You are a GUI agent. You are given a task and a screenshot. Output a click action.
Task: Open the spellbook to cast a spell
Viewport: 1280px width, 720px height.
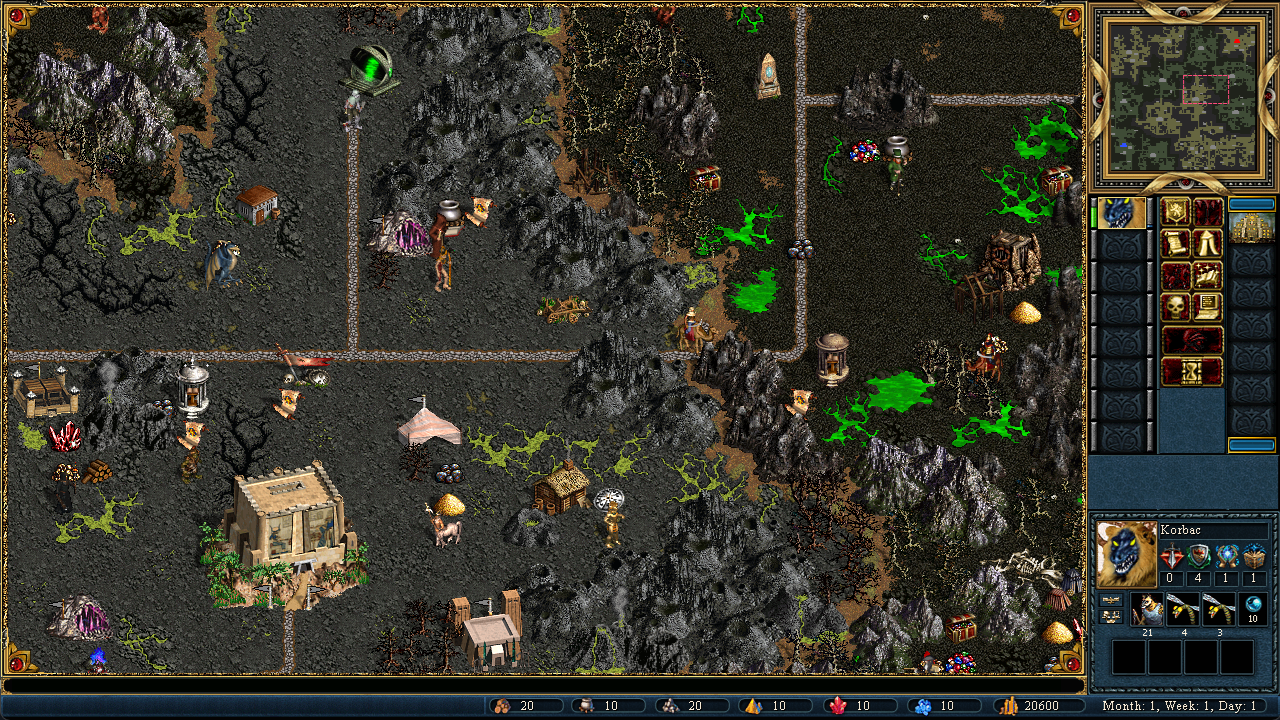[x=1207, y=275]
